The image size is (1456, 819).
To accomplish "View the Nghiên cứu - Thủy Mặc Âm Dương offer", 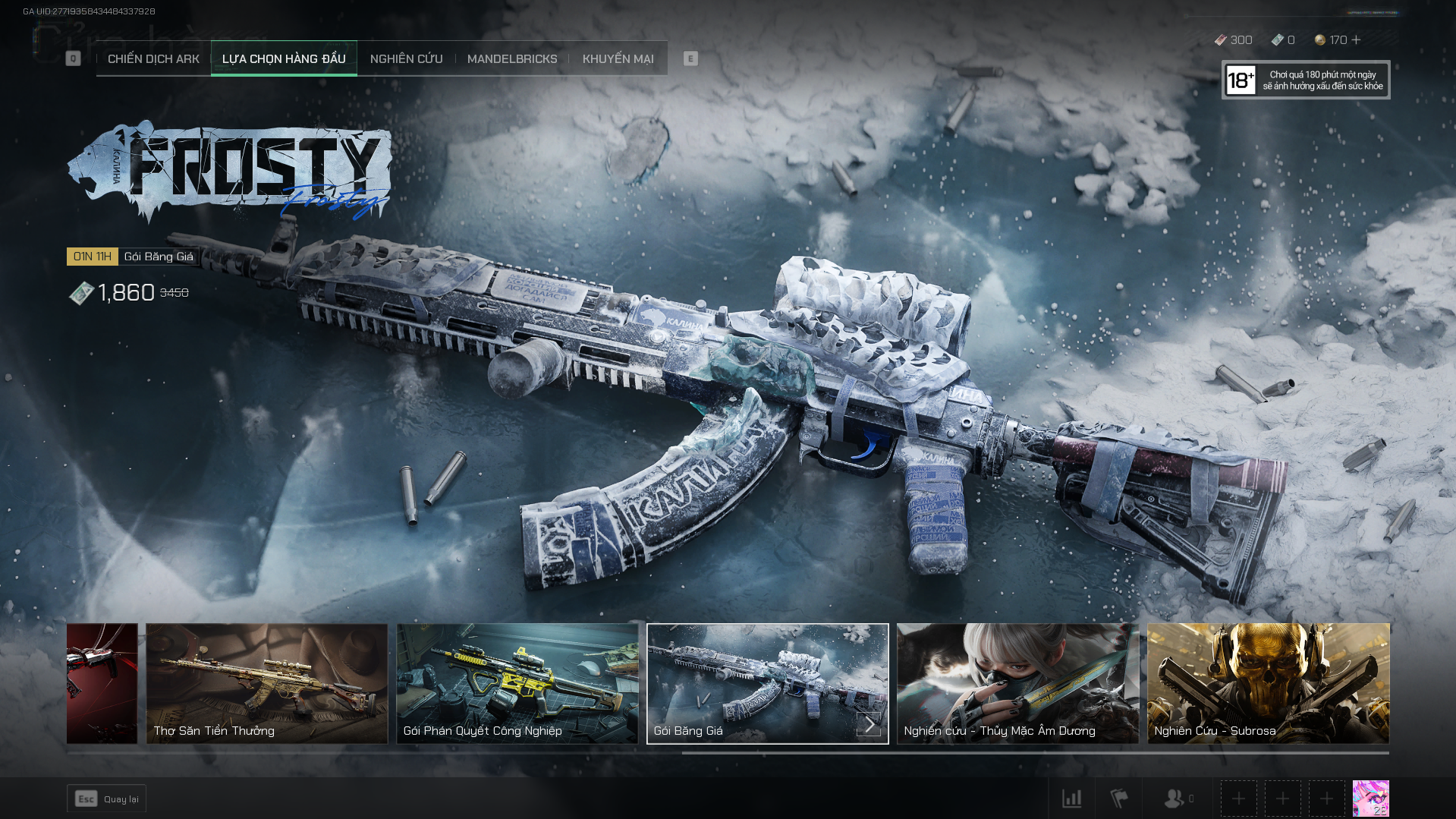I will click(x=1017, y=683).
